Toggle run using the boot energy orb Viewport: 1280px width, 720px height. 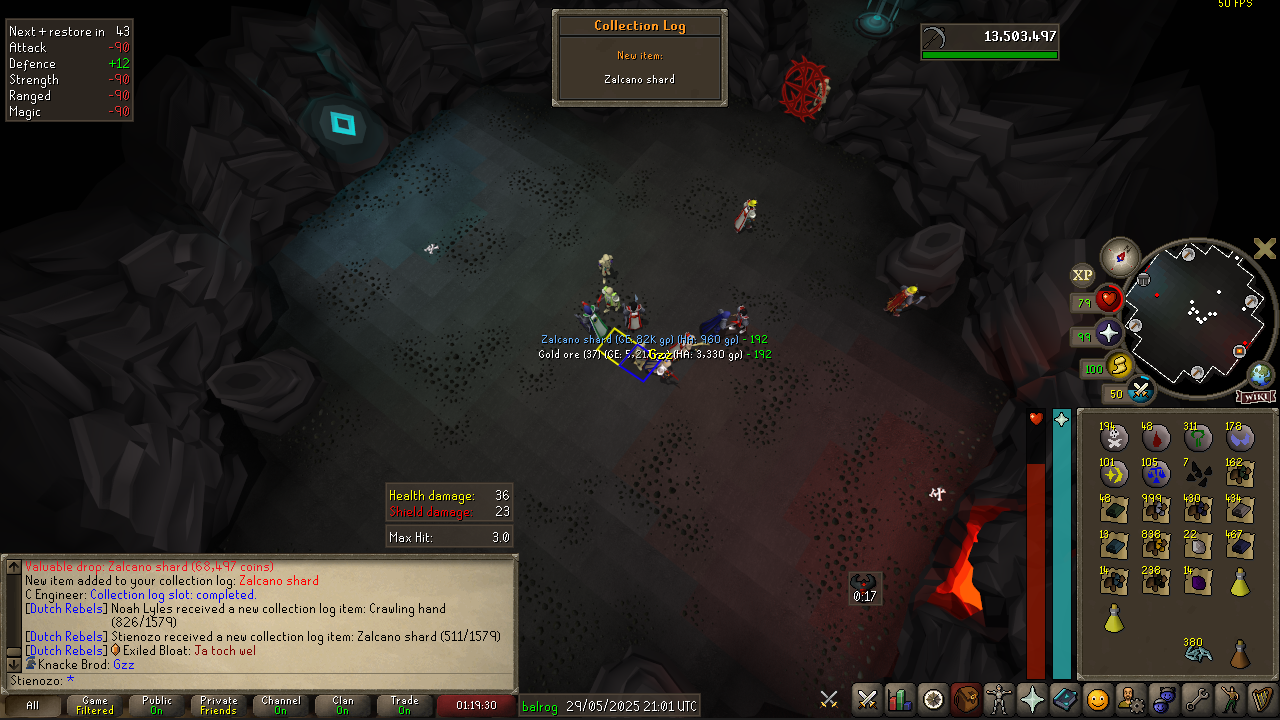1118,366
